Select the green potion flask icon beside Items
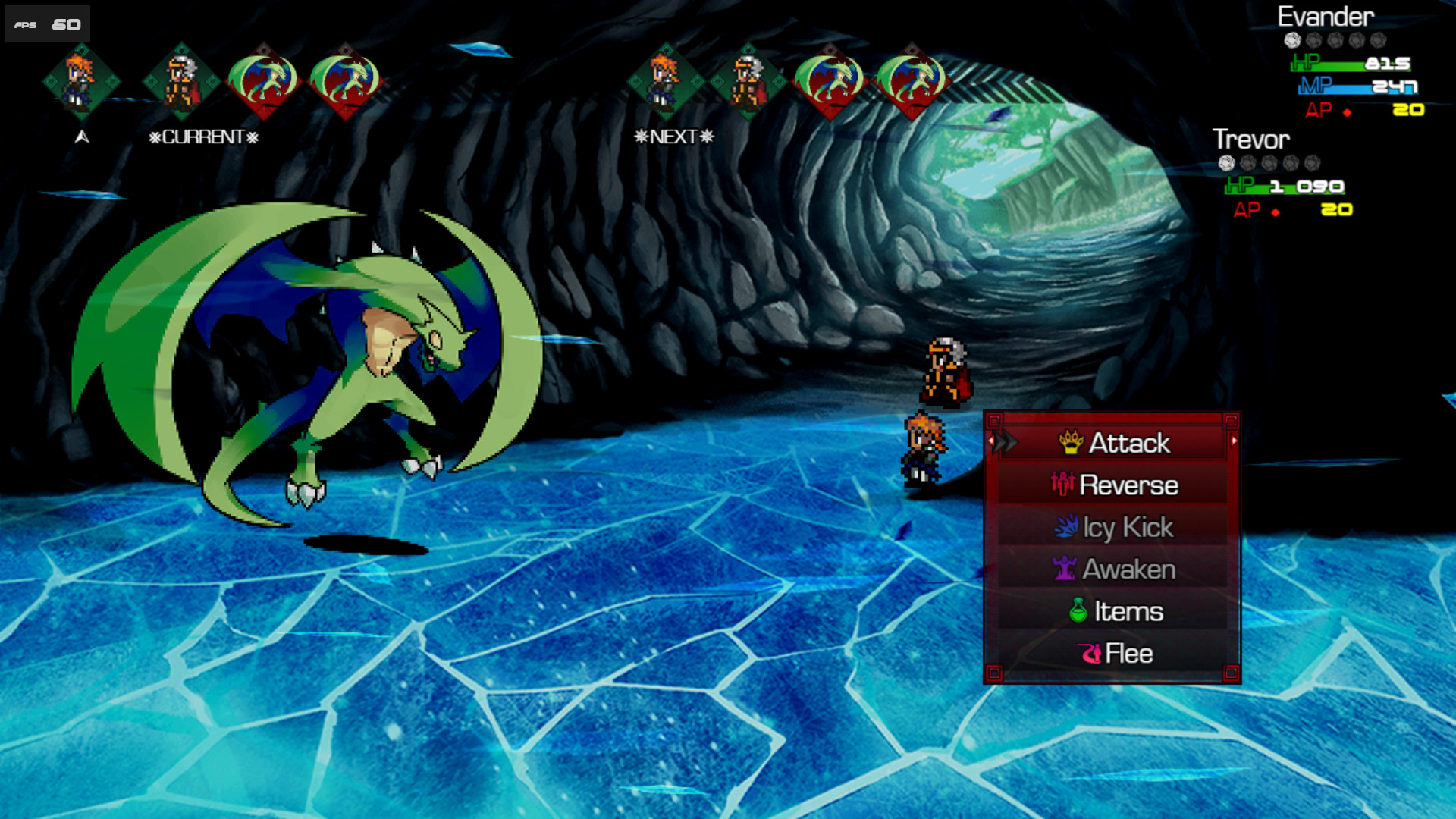The height and width of the screenshot is (819, 1456). (1079, 610)
